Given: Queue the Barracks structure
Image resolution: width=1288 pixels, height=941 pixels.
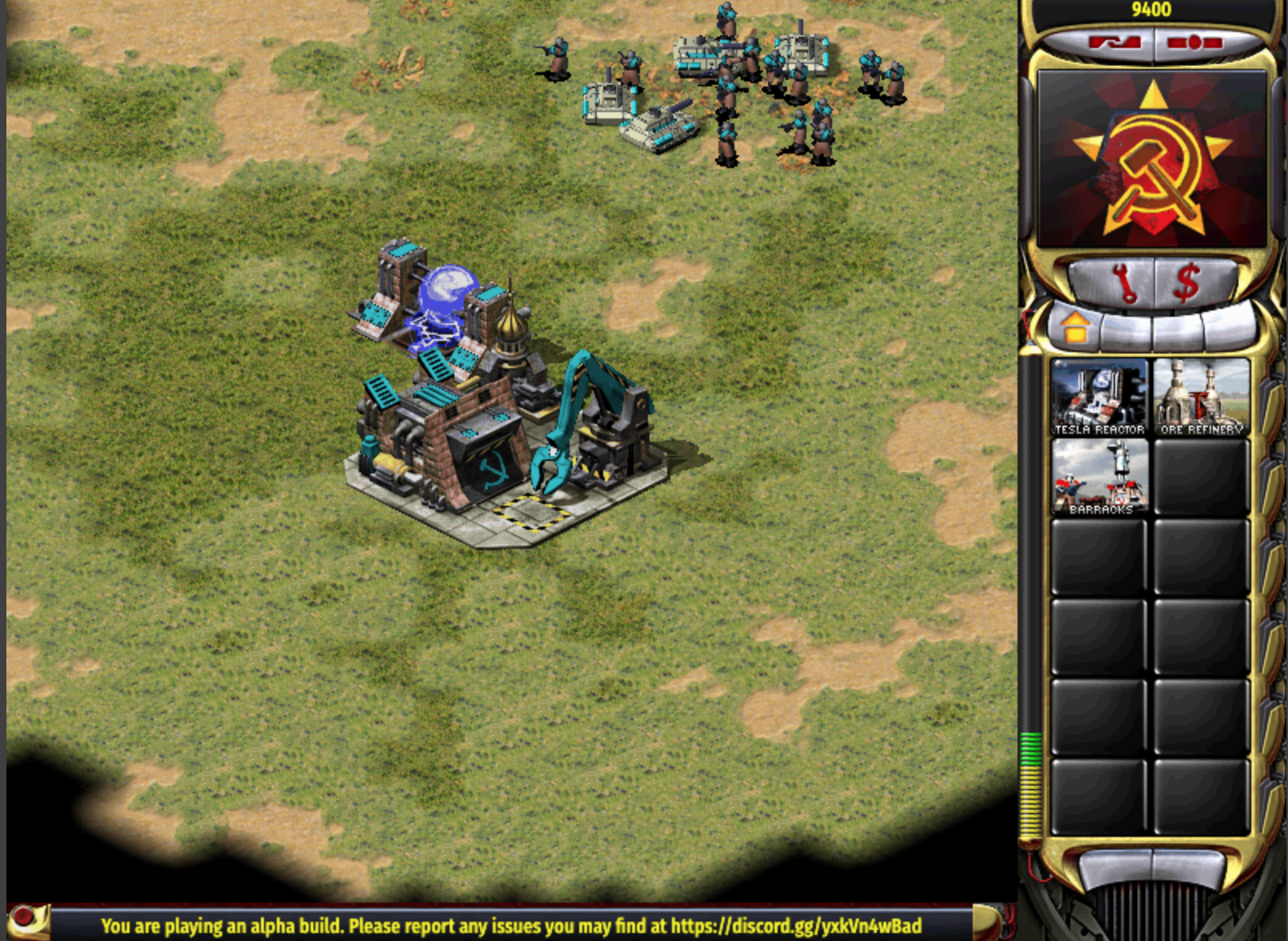Looking at the screenshot, I should (x=1100, y=477).
